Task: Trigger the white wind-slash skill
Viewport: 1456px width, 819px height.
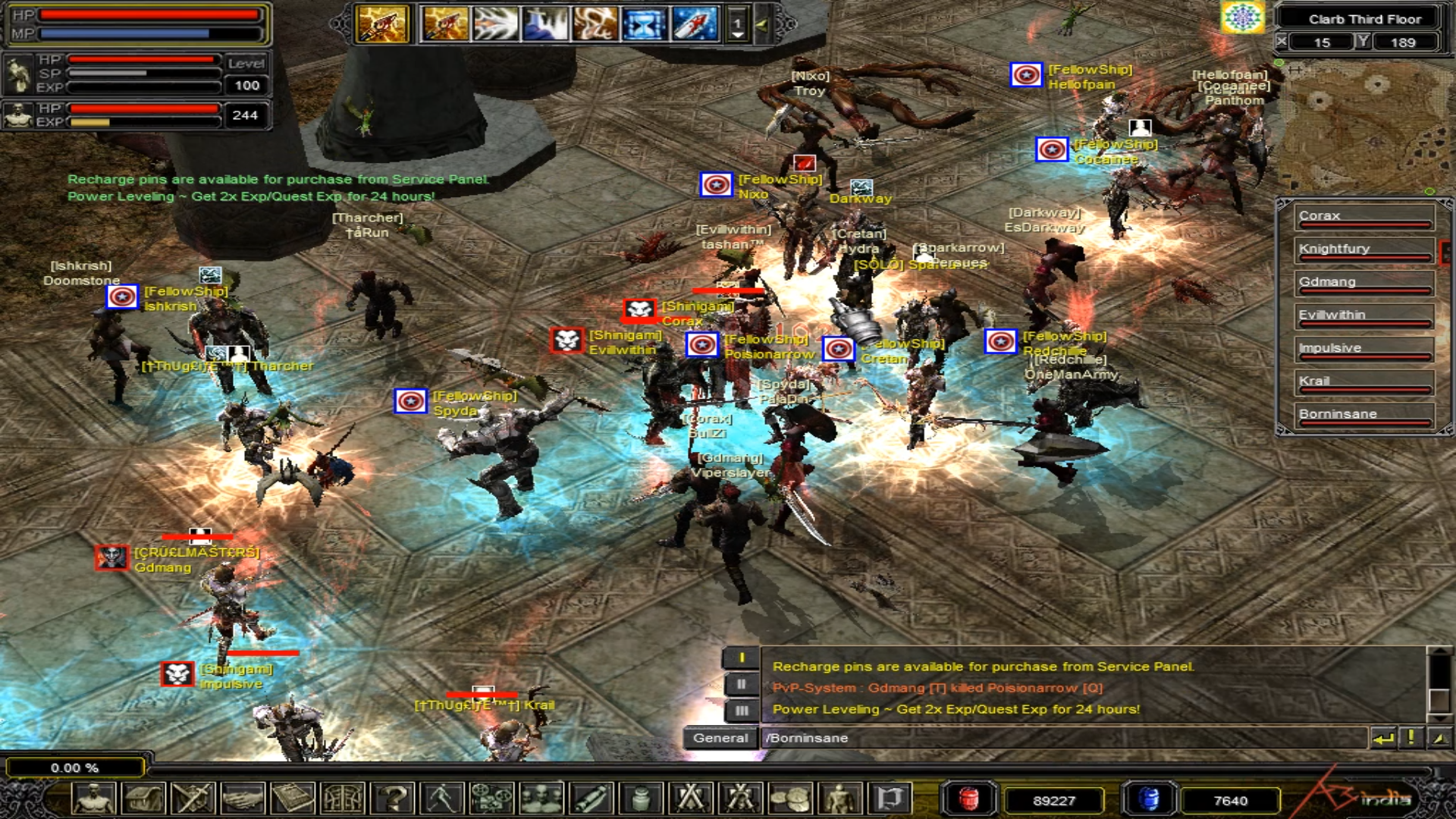Action: click(494, 24)
